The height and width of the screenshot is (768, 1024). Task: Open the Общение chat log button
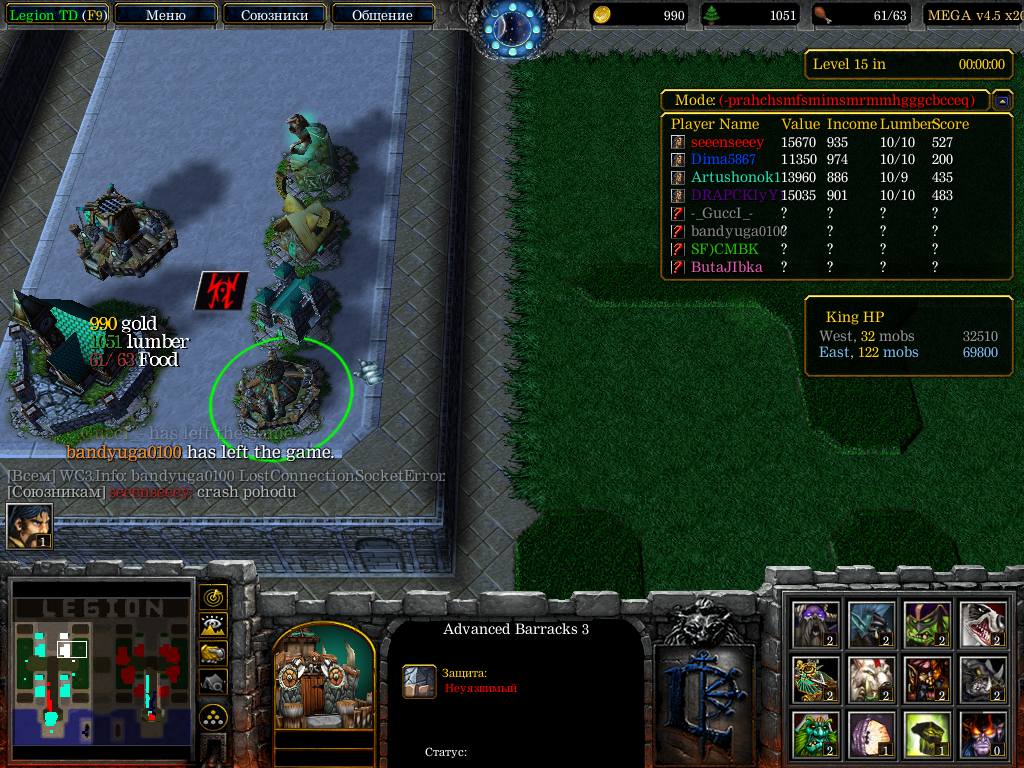[x=382, y=15]
